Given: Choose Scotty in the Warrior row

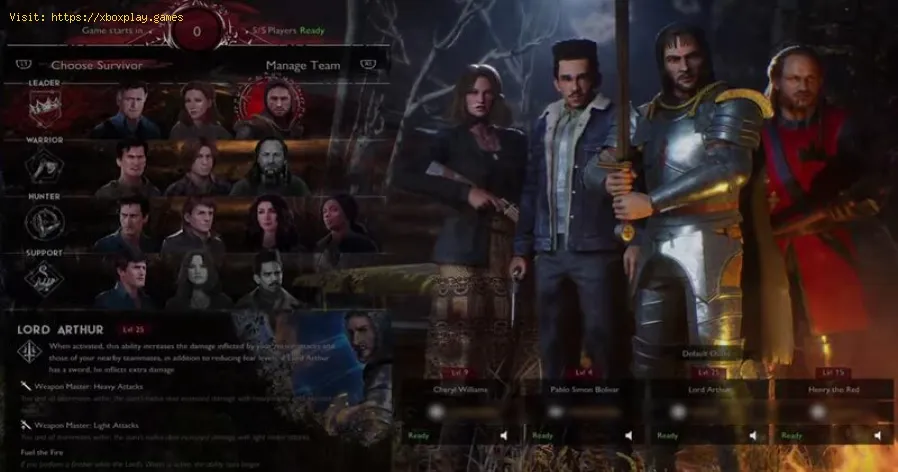Looking at the screenshot, I should [x=198, y=165].
